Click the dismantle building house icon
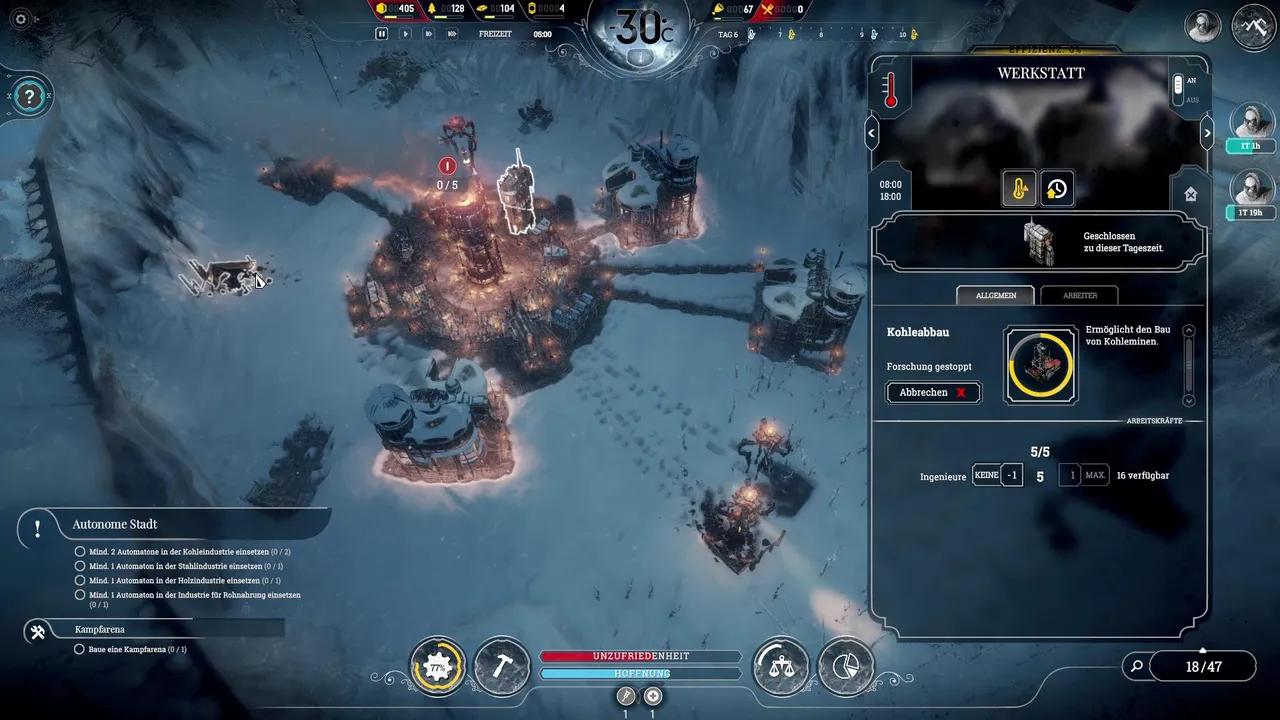 click(1190, 195)
